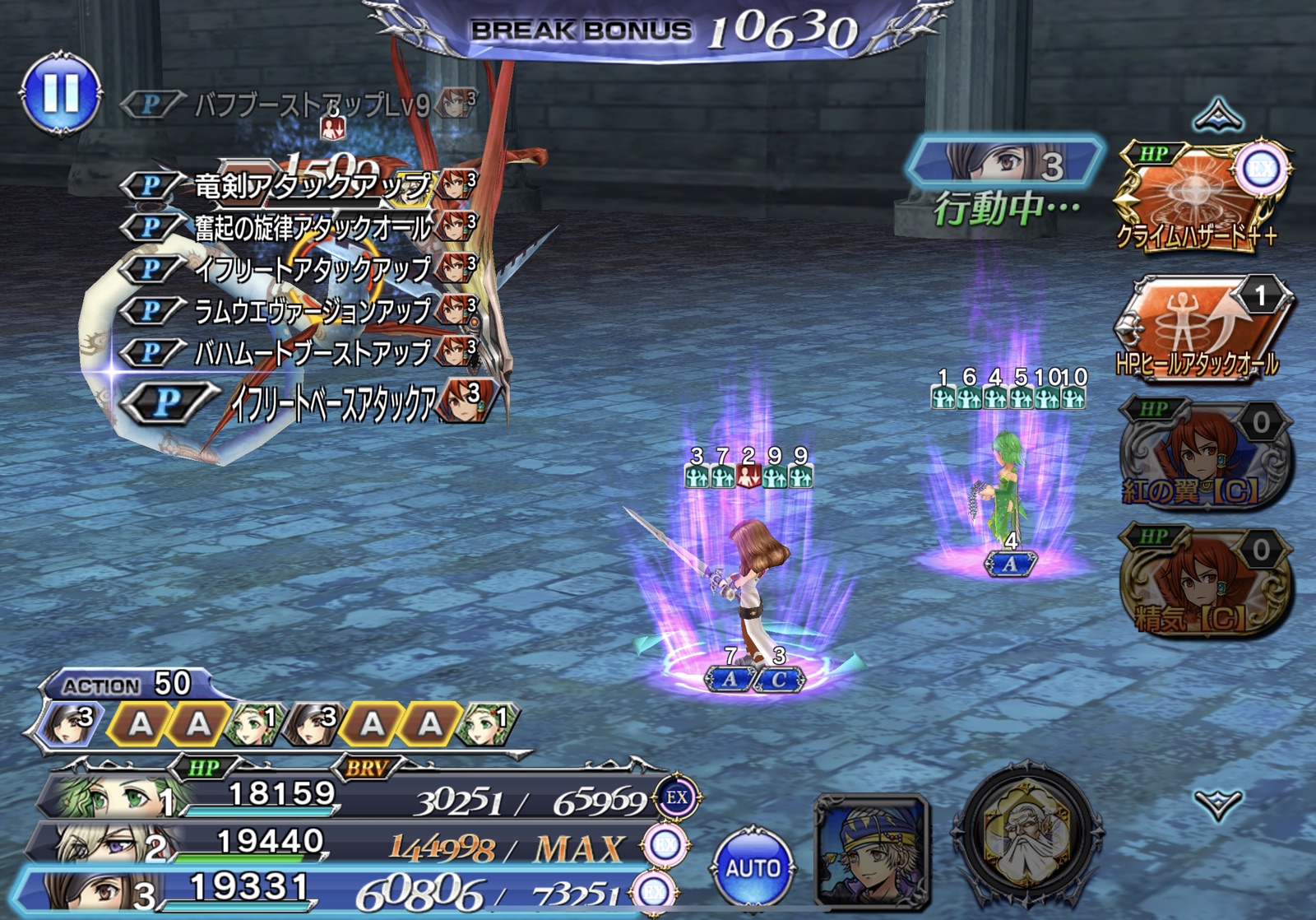Pause the battle with the blue pause button
1316x920 pixels.
(61, 93)
